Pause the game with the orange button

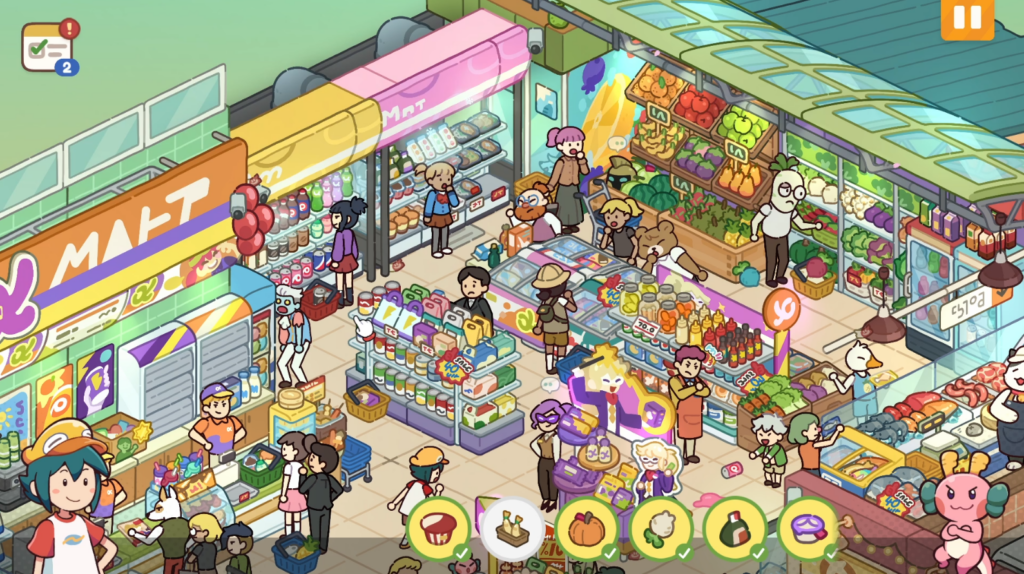pyautogui.click(x=967, y=19)
